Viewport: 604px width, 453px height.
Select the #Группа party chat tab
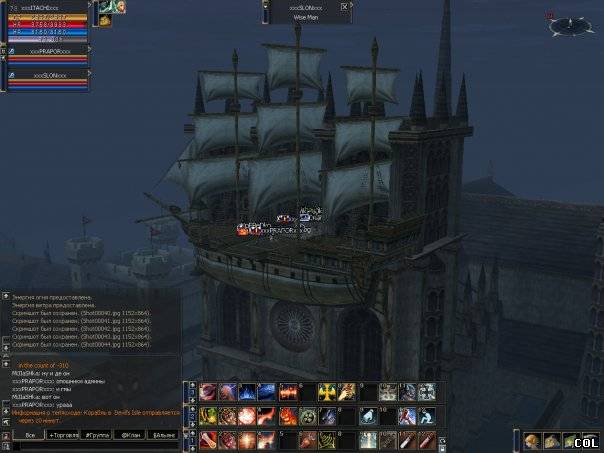[x=97, y=436]
